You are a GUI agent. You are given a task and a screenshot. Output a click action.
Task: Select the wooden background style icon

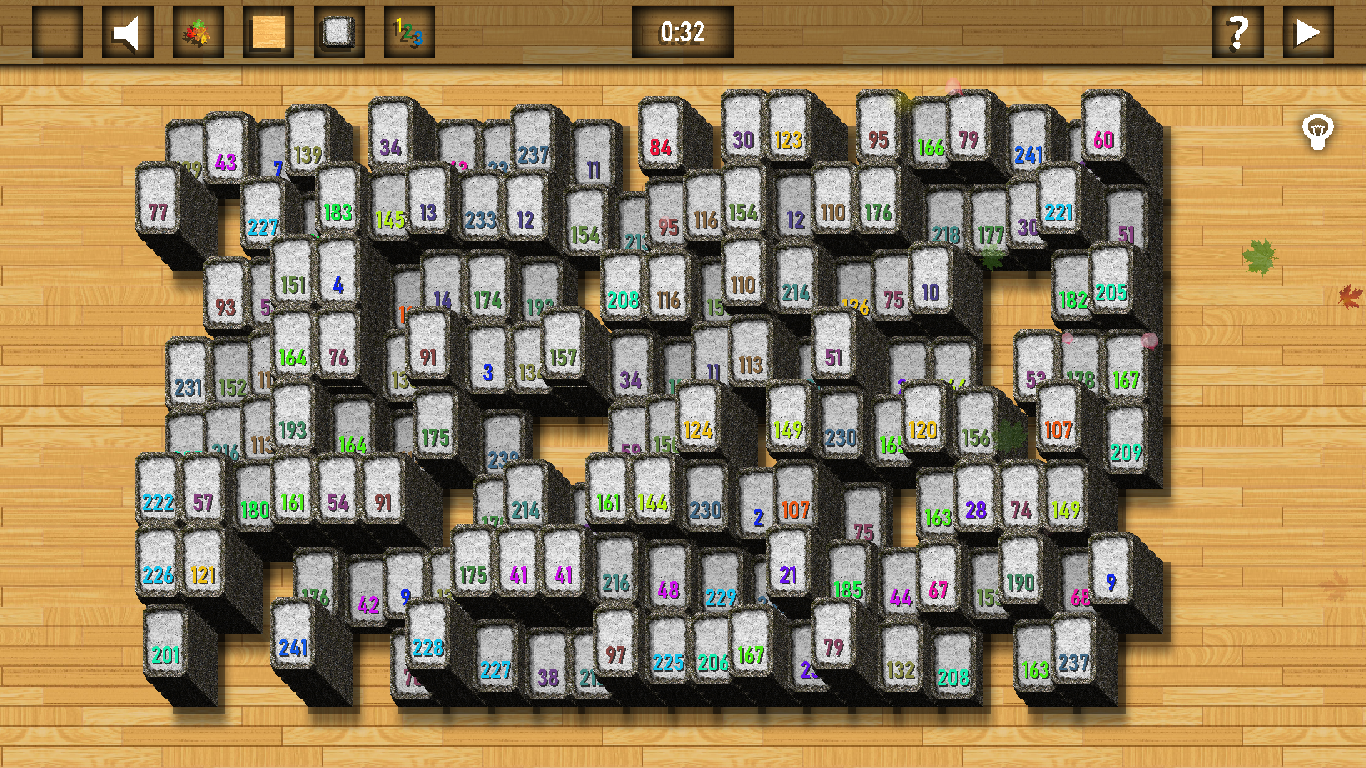[268, 31]
